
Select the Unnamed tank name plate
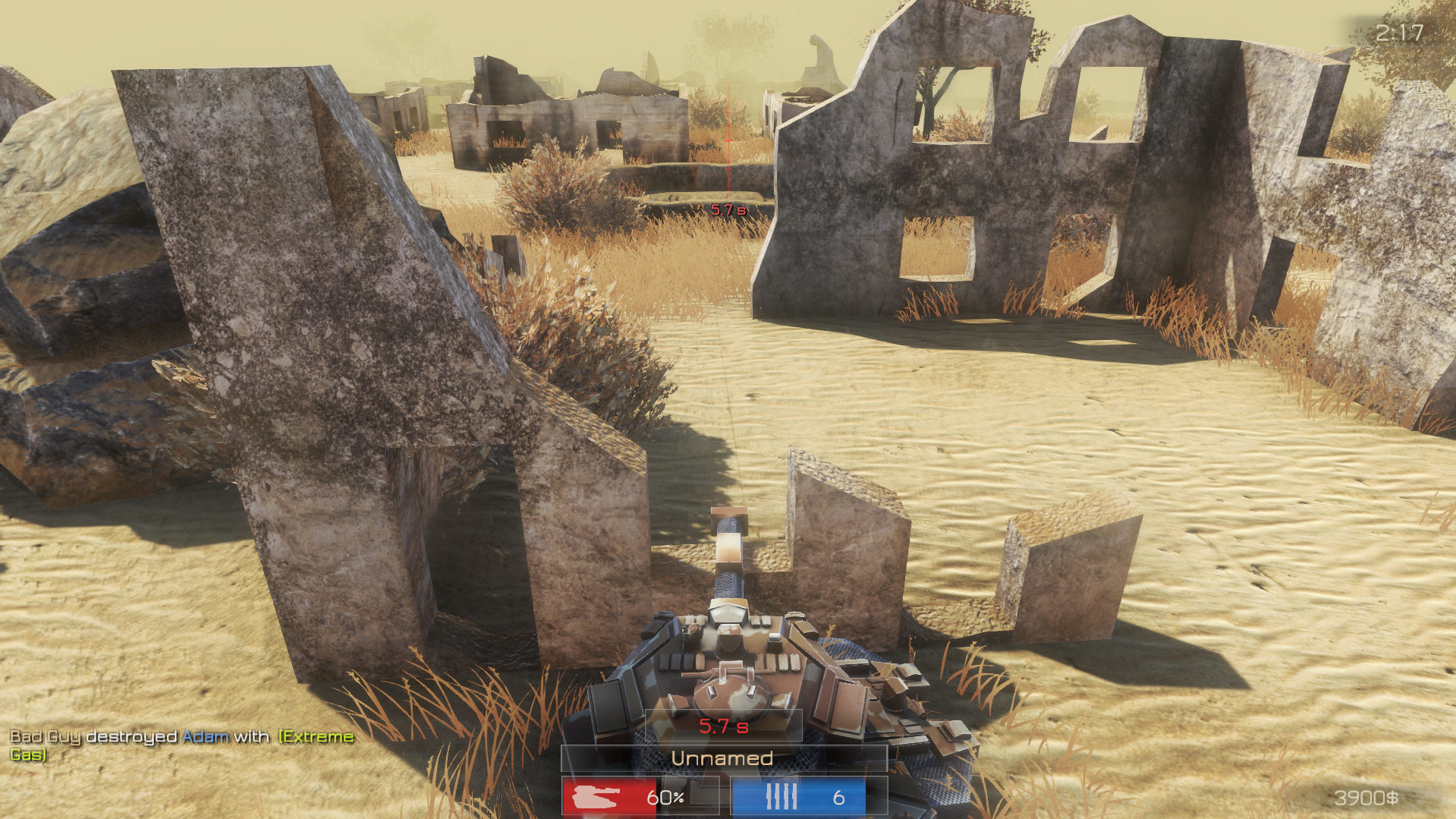tap(723, 758)
